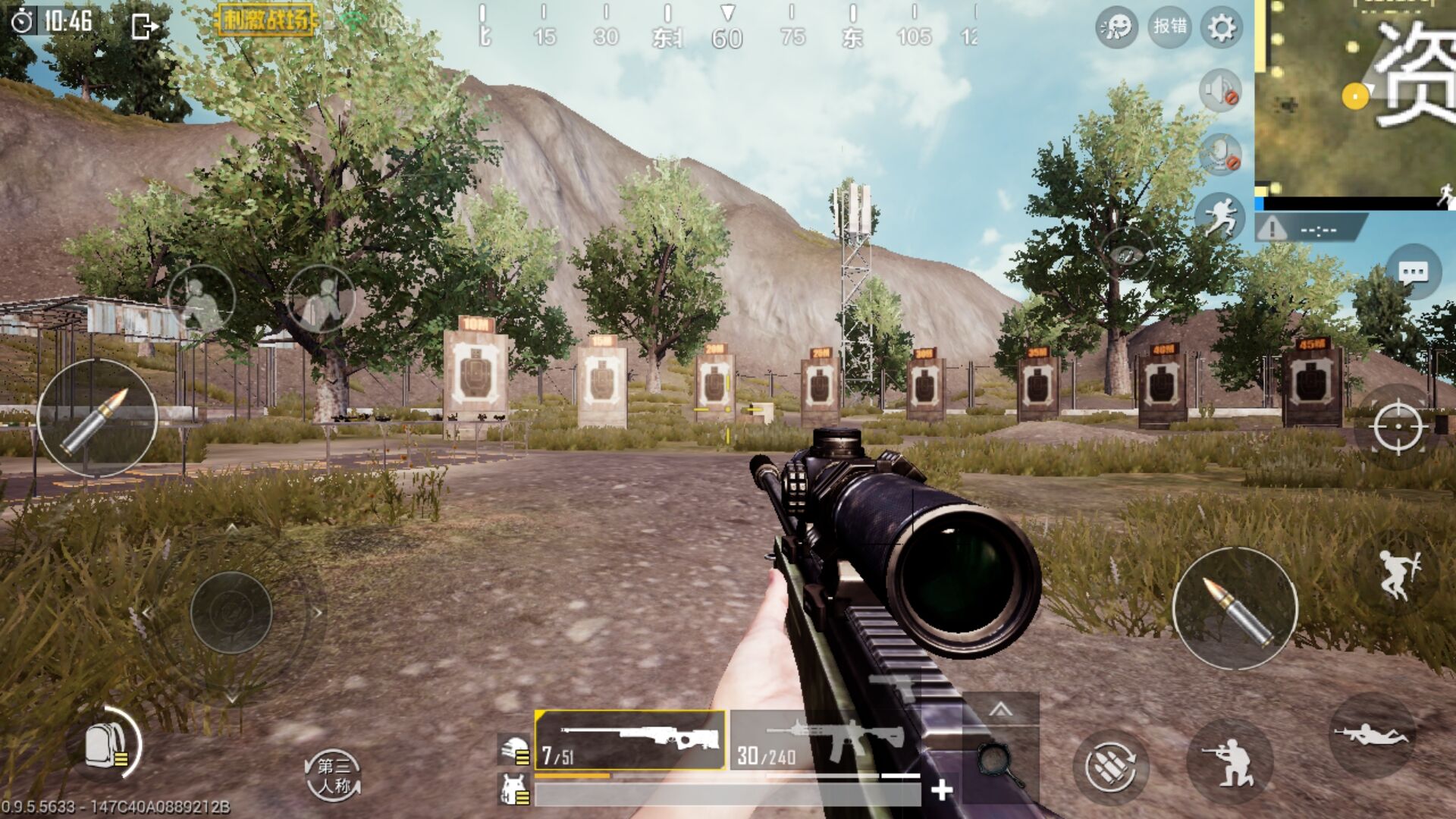Fire using the left bullet button
The image size is (1456, 819).
tap(97, 419)
